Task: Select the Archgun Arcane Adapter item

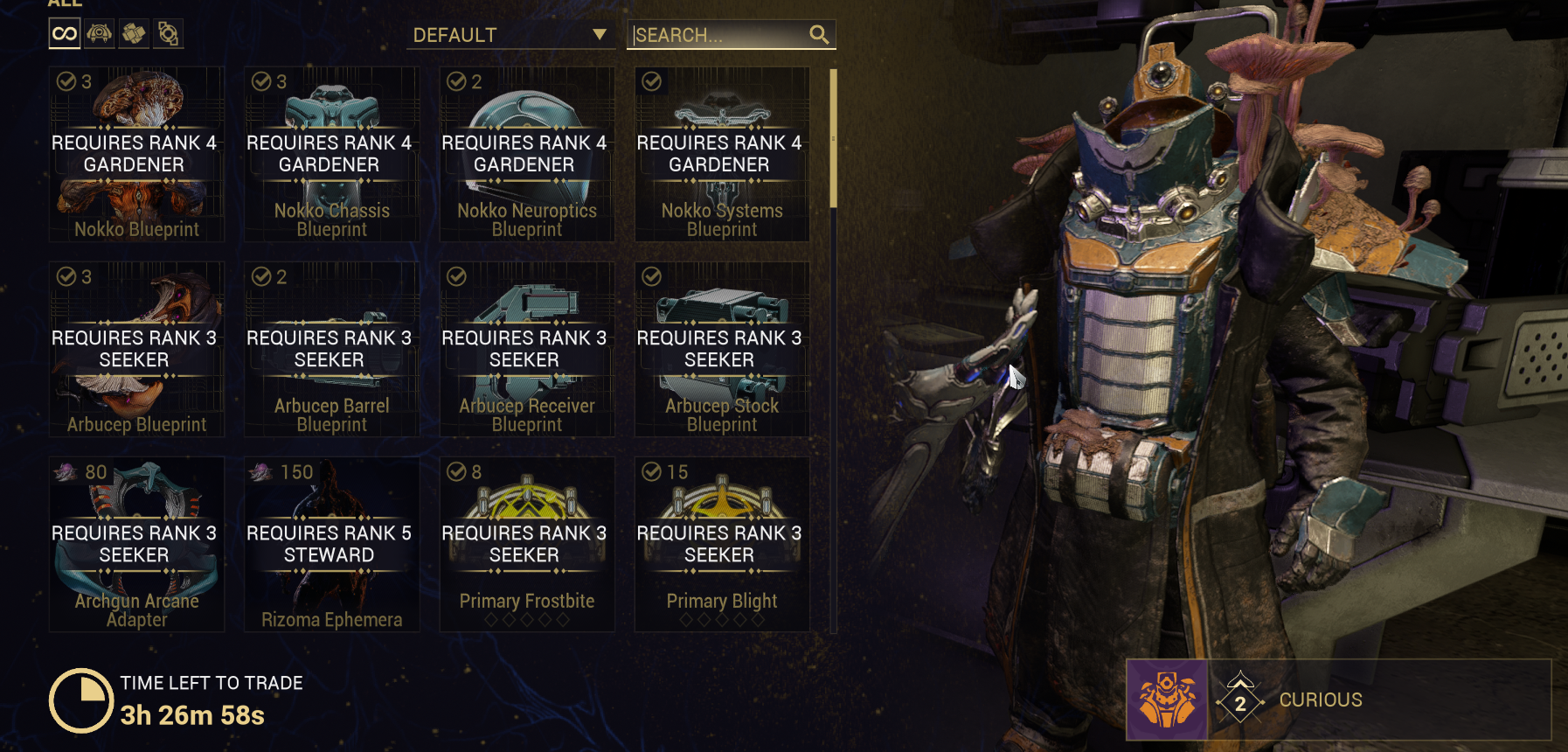Action: pos(136,544)
